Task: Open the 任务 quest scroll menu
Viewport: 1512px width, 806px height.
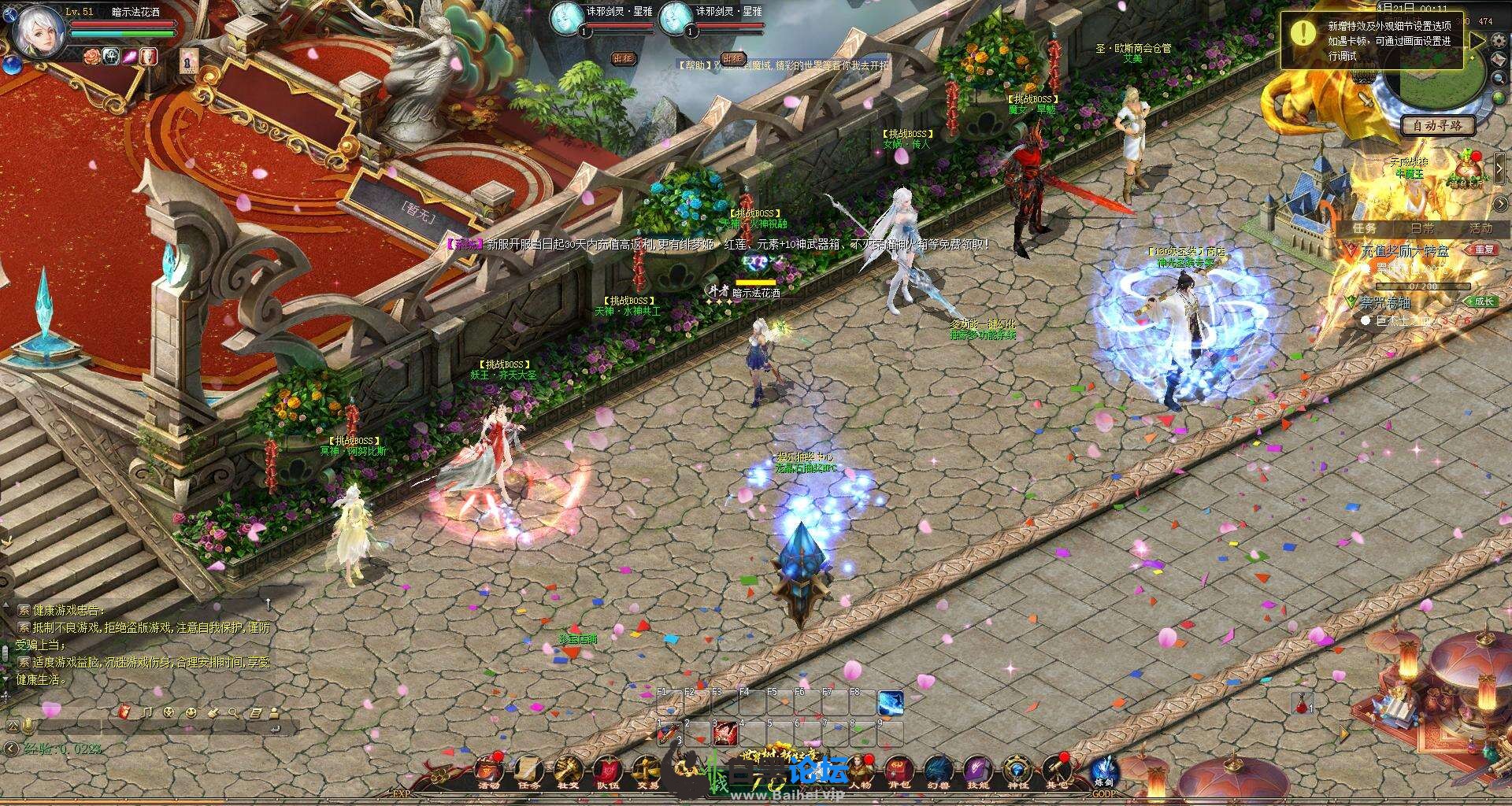Action: coord(529,770)
